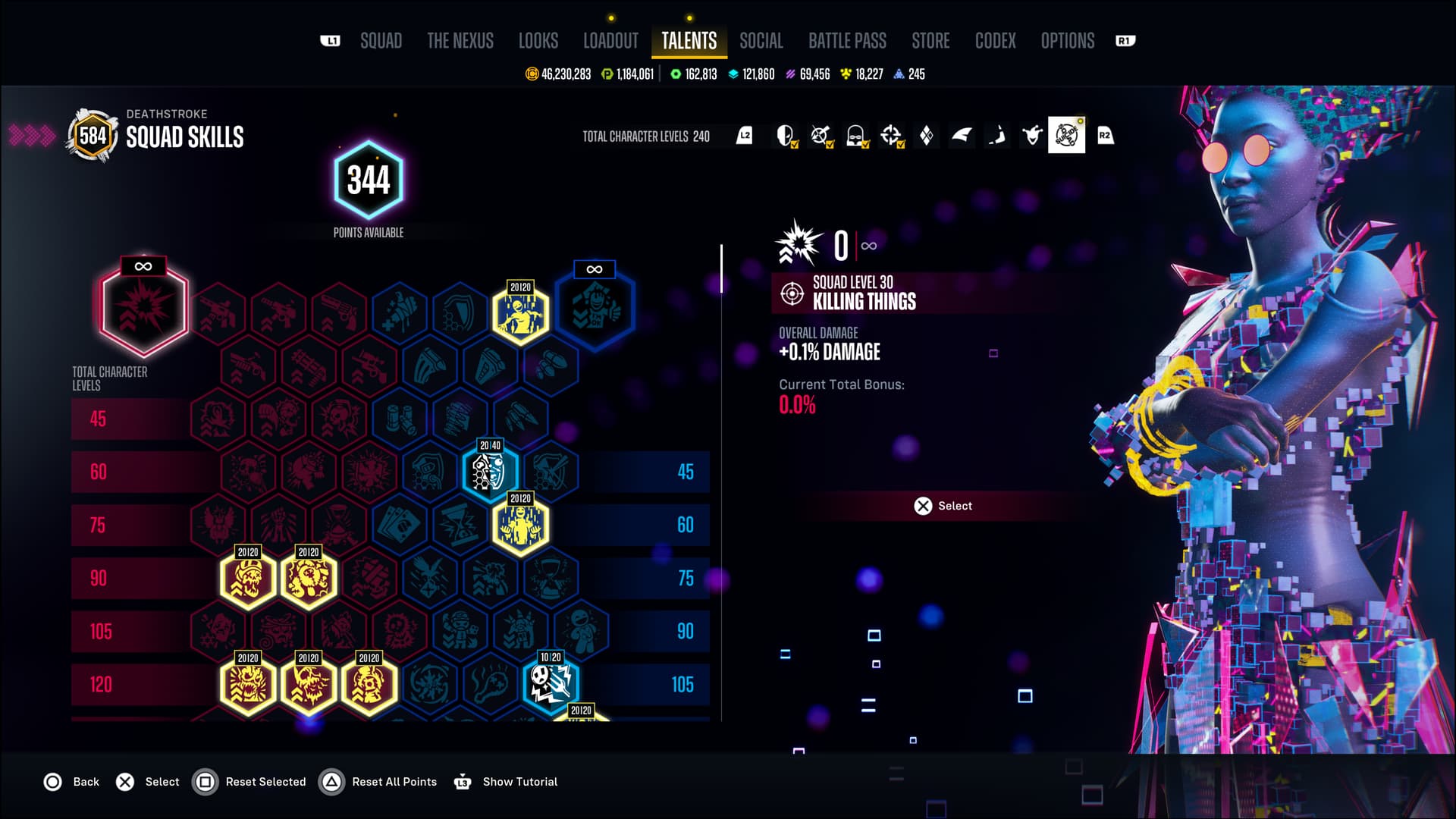Select the Harley Quinn diamonds talent icon
The image size is (1456, 819).
[926, 136]
